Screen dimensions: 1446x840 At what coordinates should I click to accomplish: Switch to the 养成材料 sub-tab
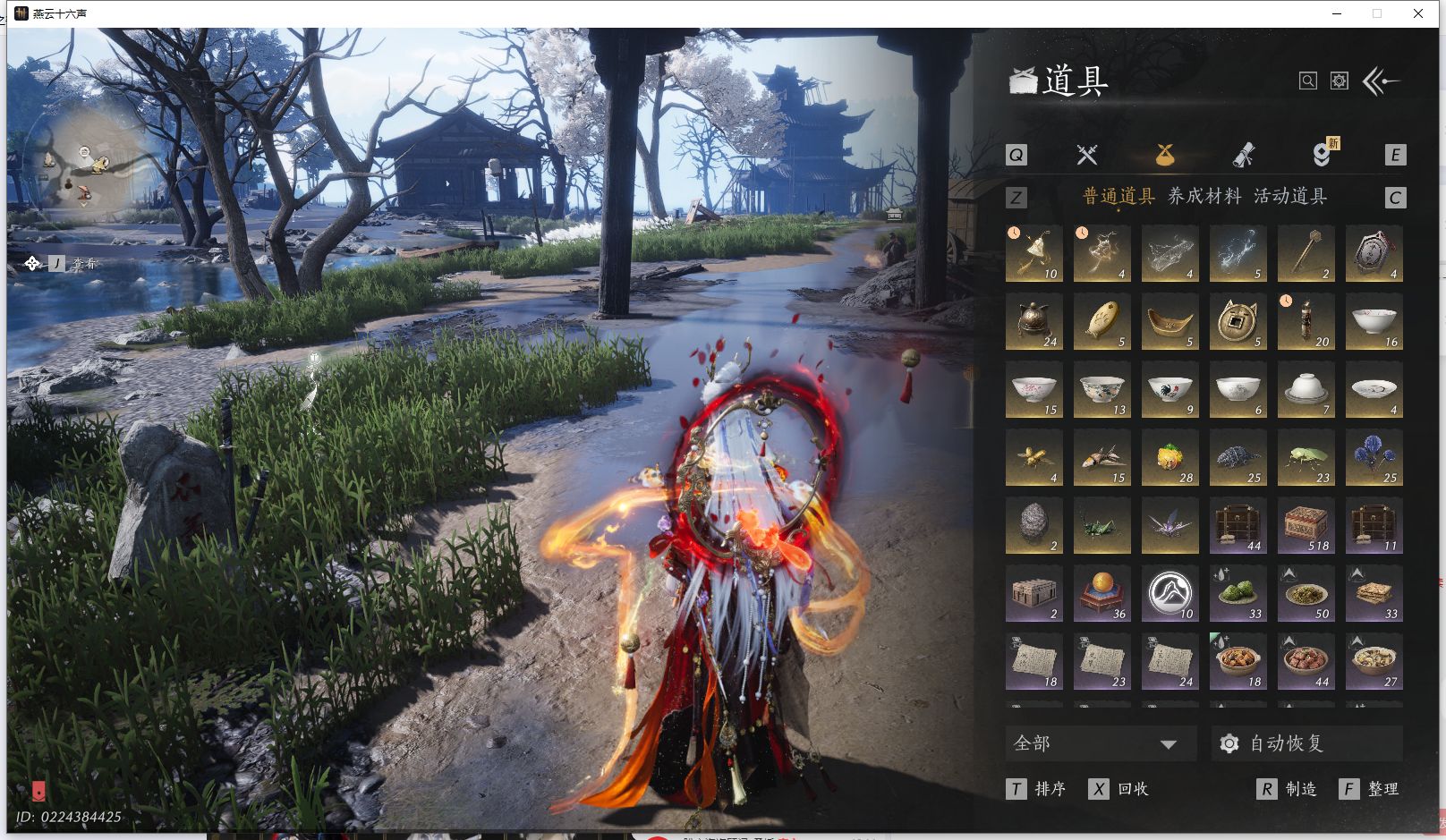(x=1204, y=196)
